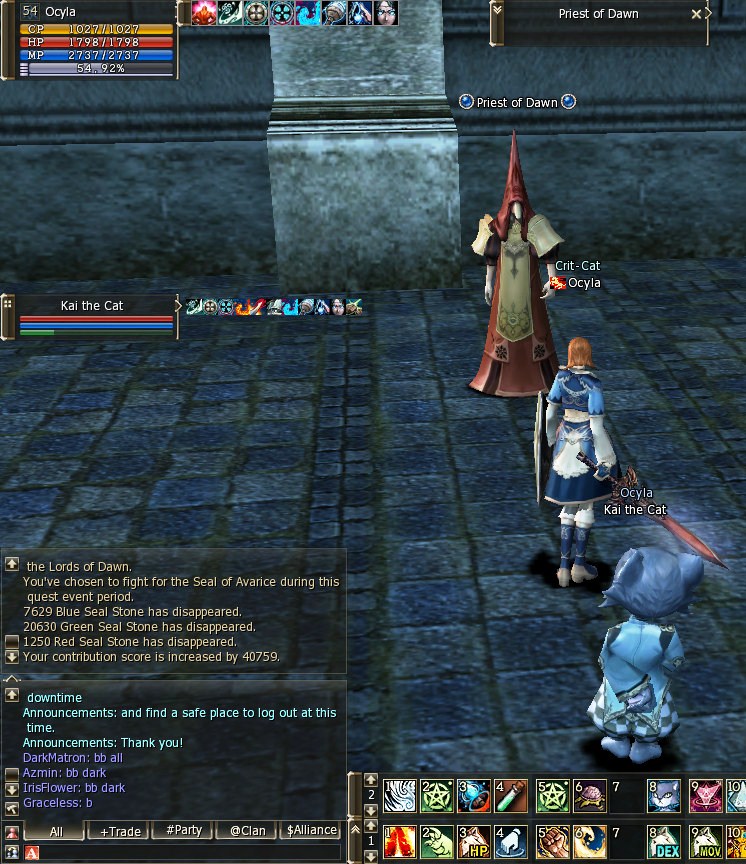Activate the blue orb skill in slot 3
This screenshot has width=746, height=864.
(x=473, y=795)
